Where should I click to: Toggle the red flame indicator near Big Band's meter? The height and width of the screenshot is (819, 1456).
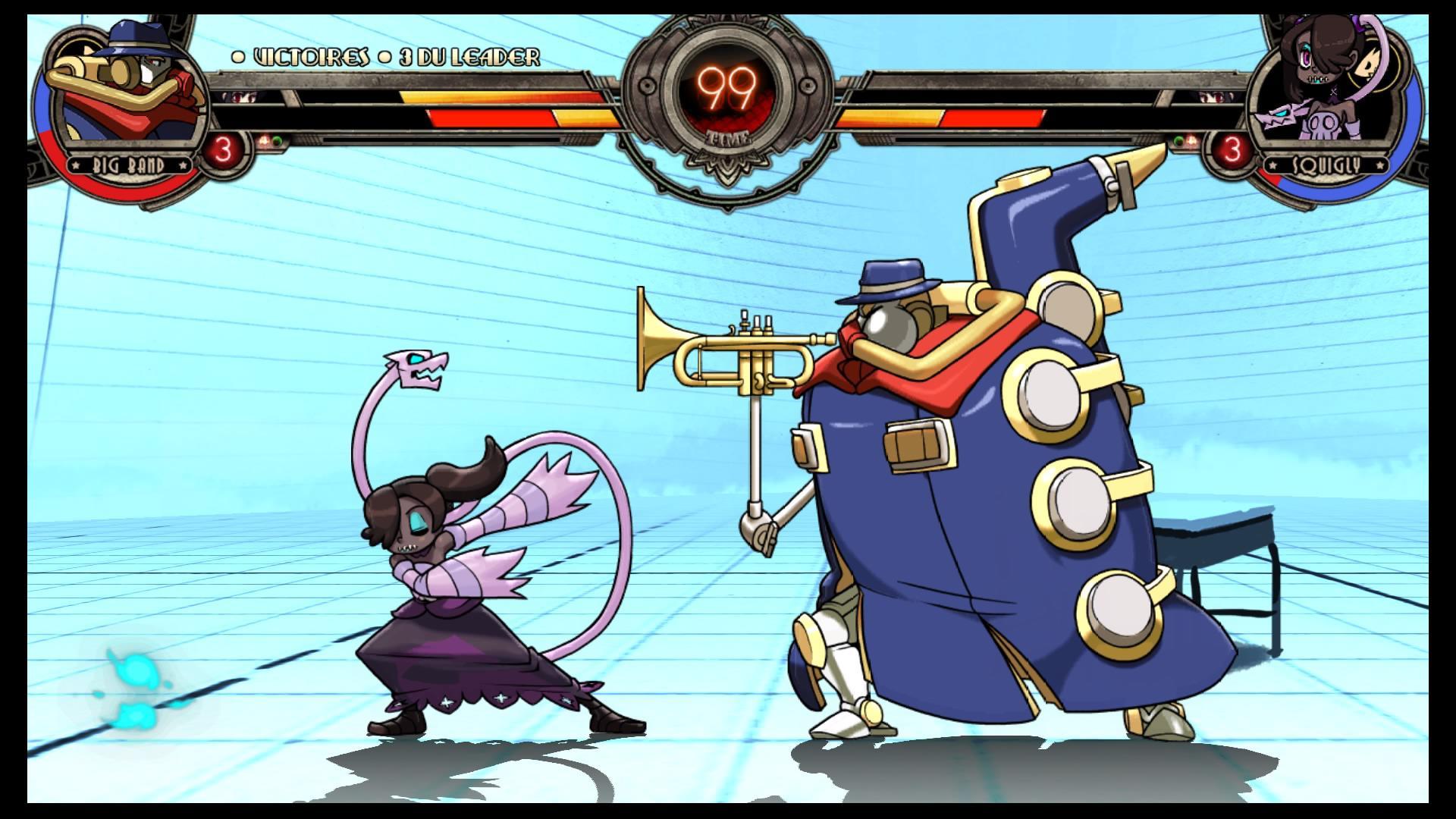tap(264, 140)
